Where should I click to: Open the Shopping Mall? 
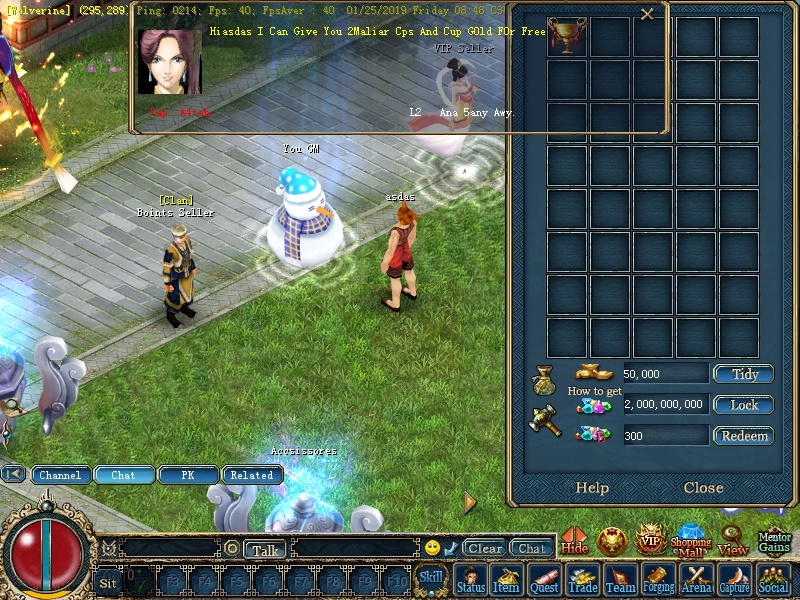(x=690, y=542)
